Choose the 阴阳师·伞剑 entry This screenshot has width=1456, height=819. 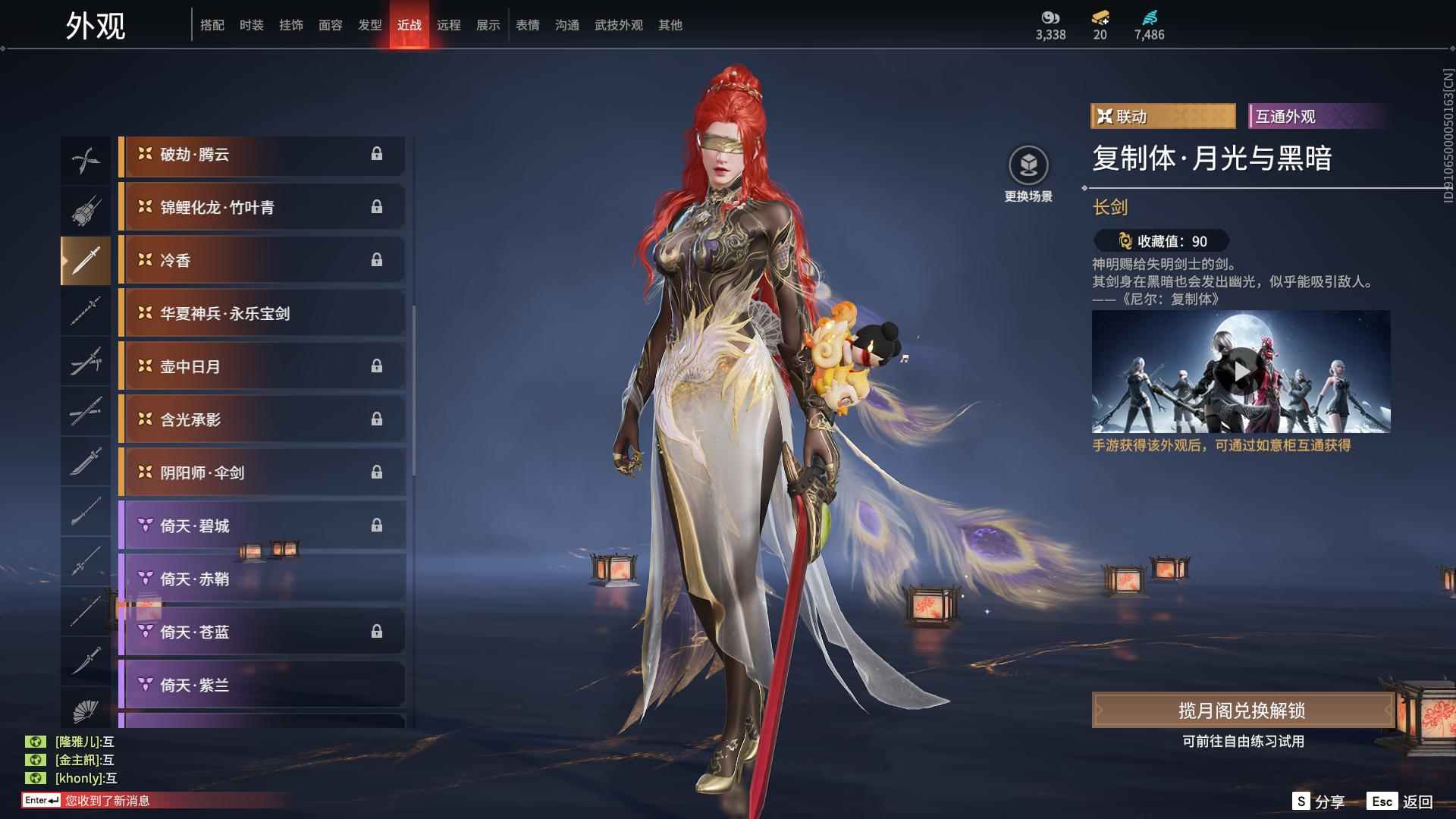(x=262, y=472)
